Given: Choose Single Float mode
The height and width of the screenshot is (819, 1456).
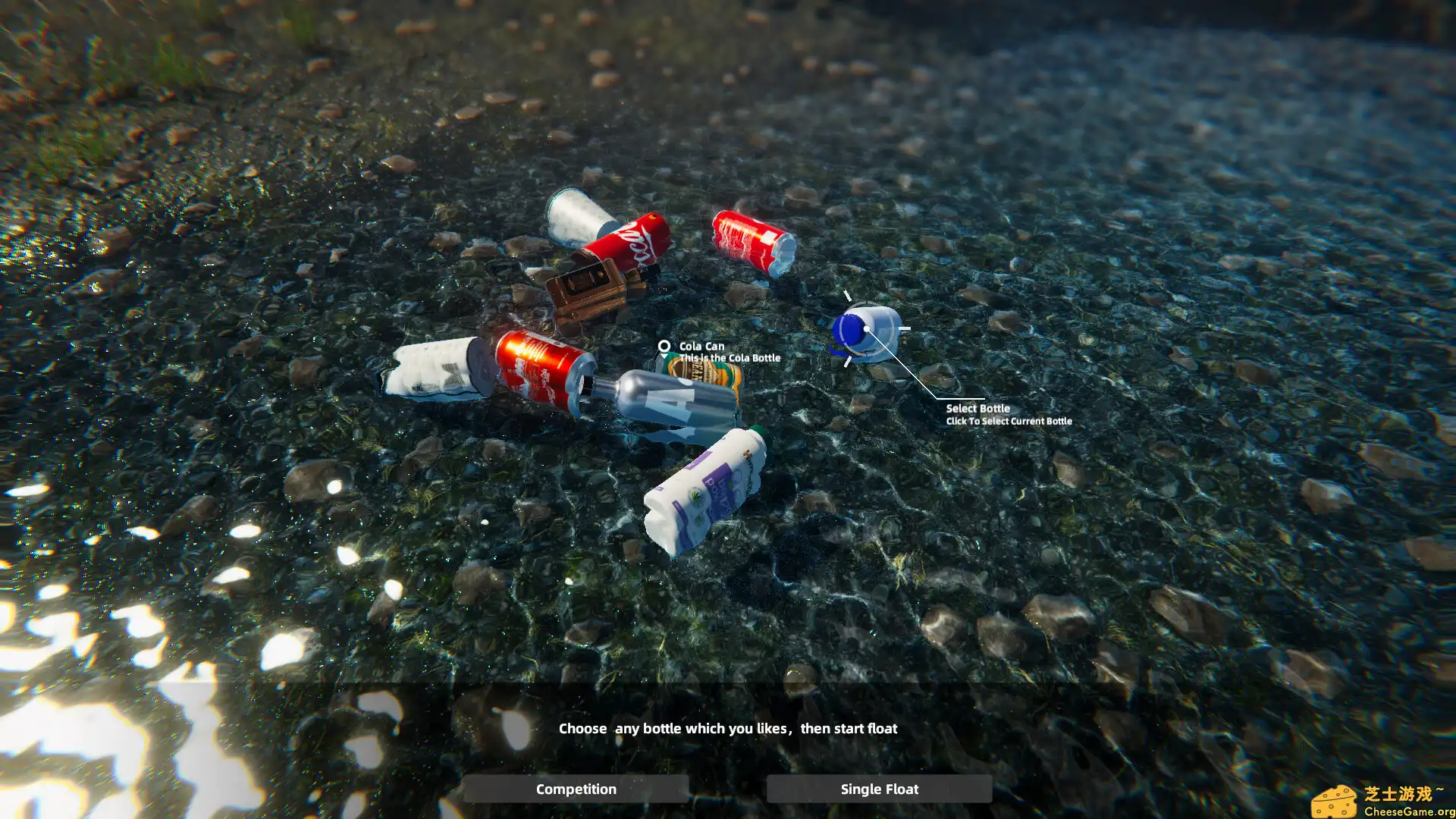Looking at the screenshot, I should [x=878, y=789].
